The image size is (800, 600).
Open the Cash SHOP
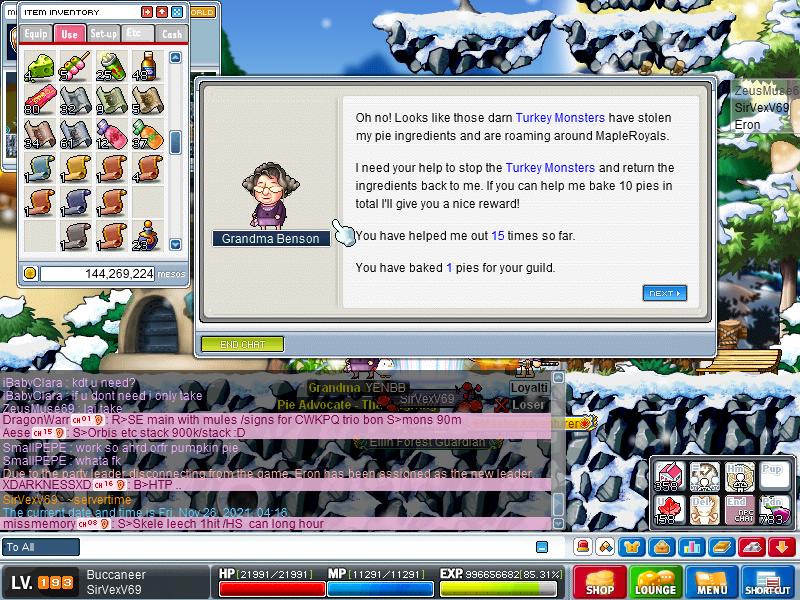click(x=600, y=583)
